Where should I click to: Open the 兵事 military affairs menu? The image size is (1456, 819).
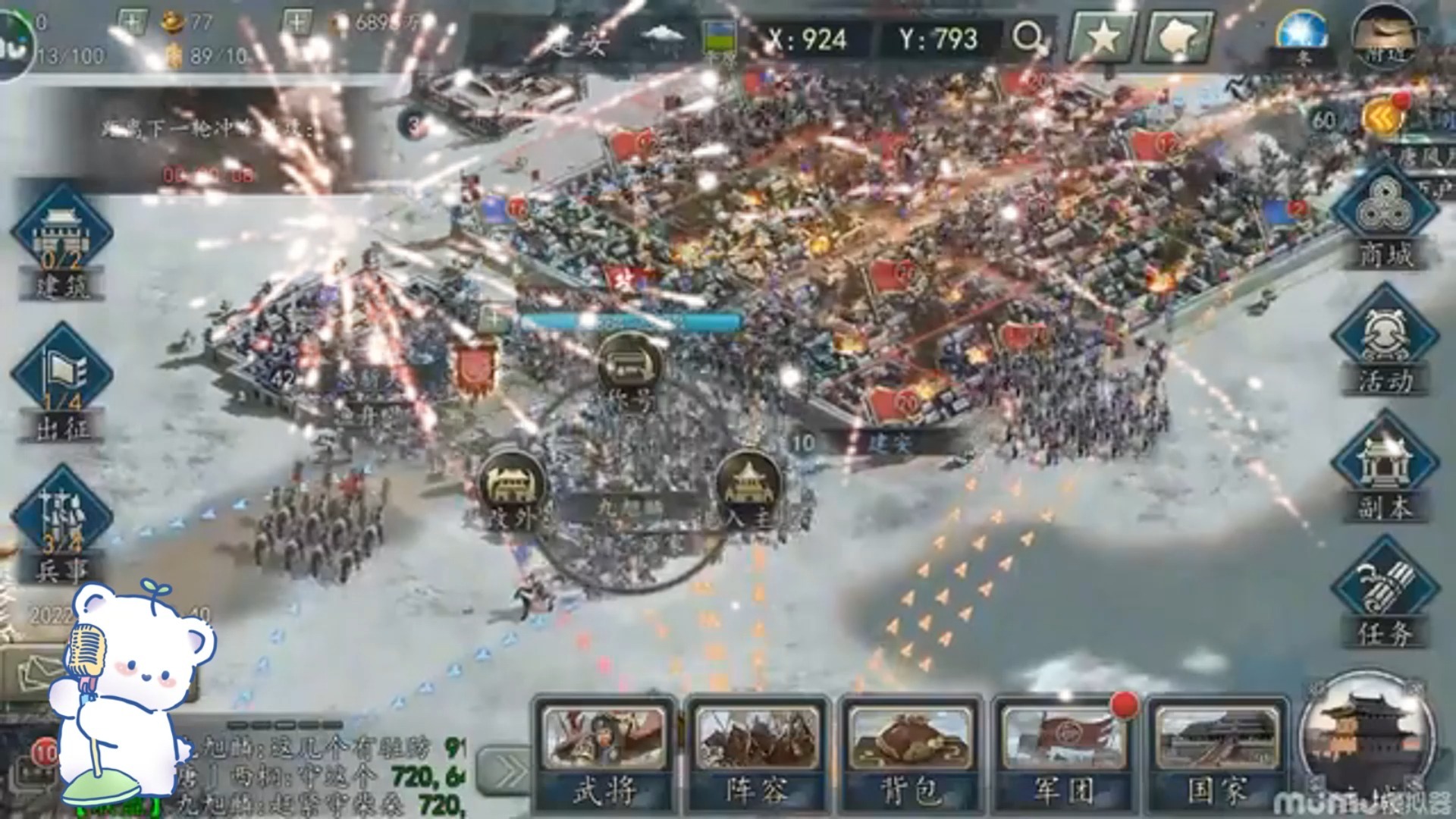(62, 523)
